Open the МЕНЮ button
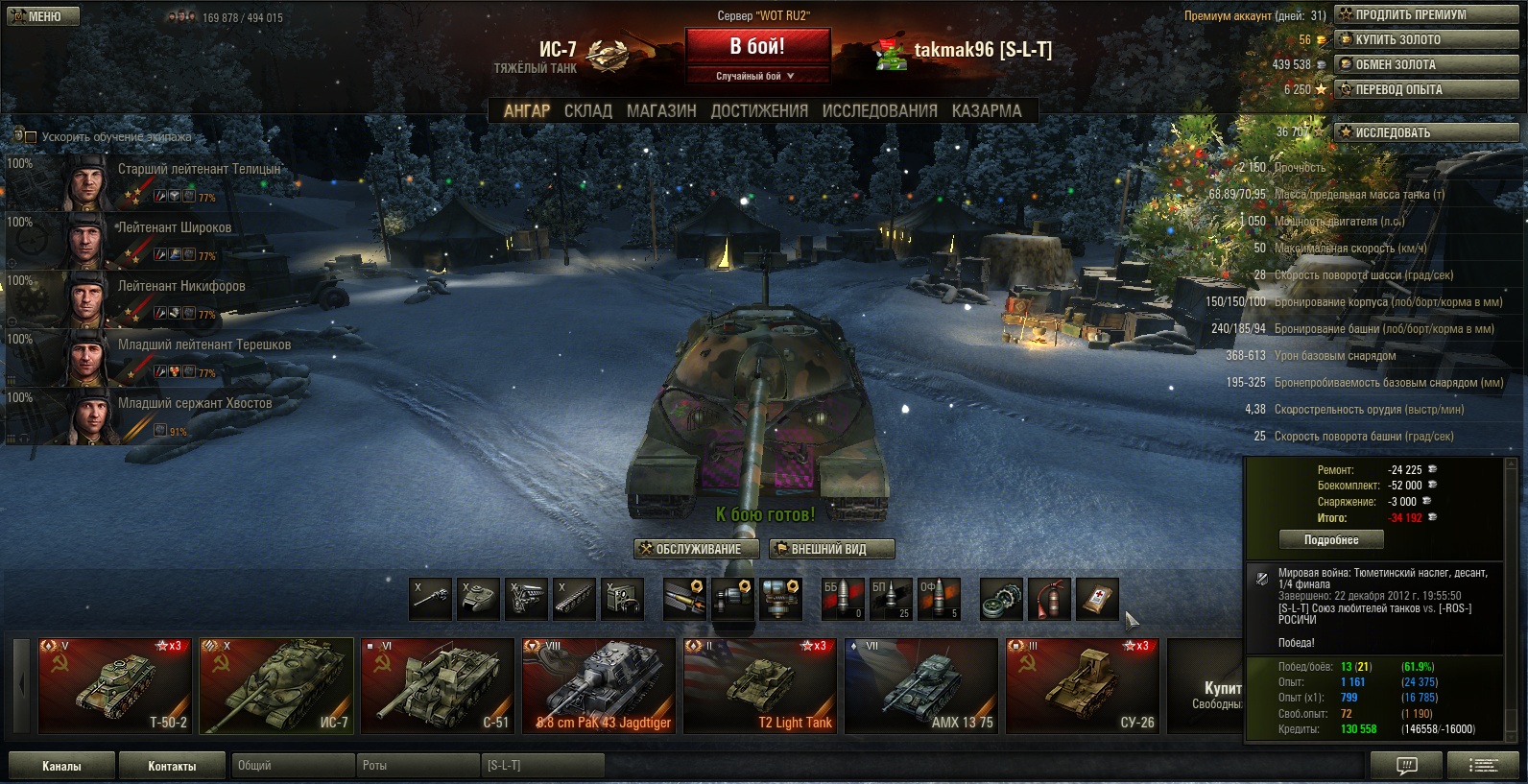 click(43, 16)
